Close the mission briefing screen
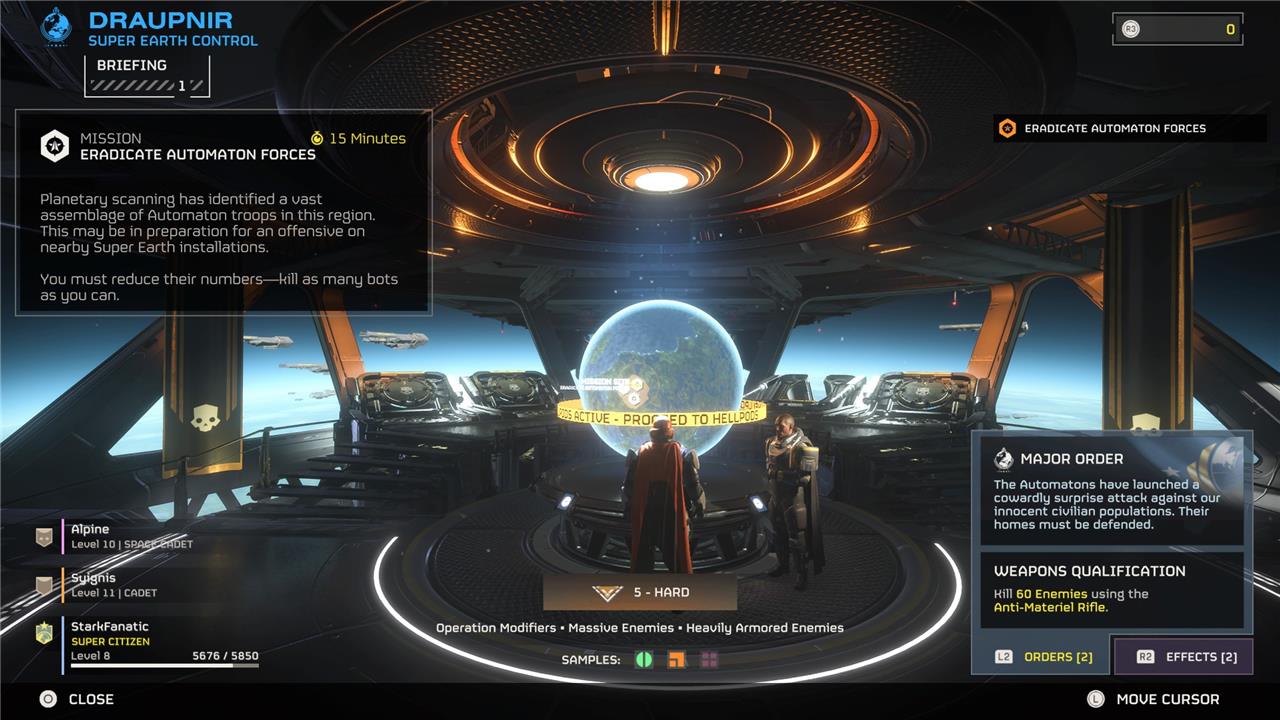This screenshot has height=720, width=1280. click(78, 699)
